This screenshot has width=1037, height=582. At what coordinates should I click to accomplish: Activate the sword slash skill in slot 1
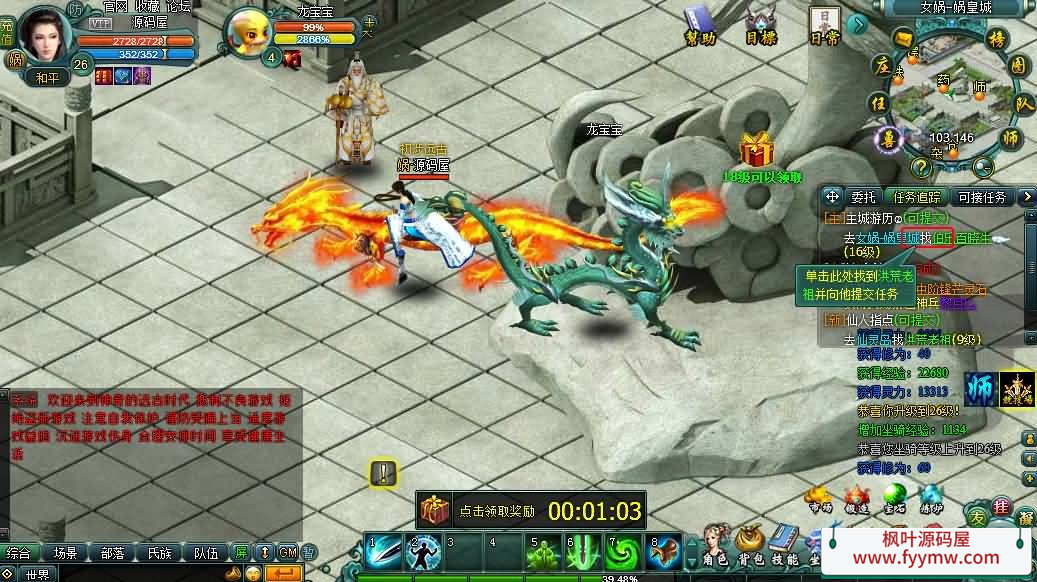[383, 552]
